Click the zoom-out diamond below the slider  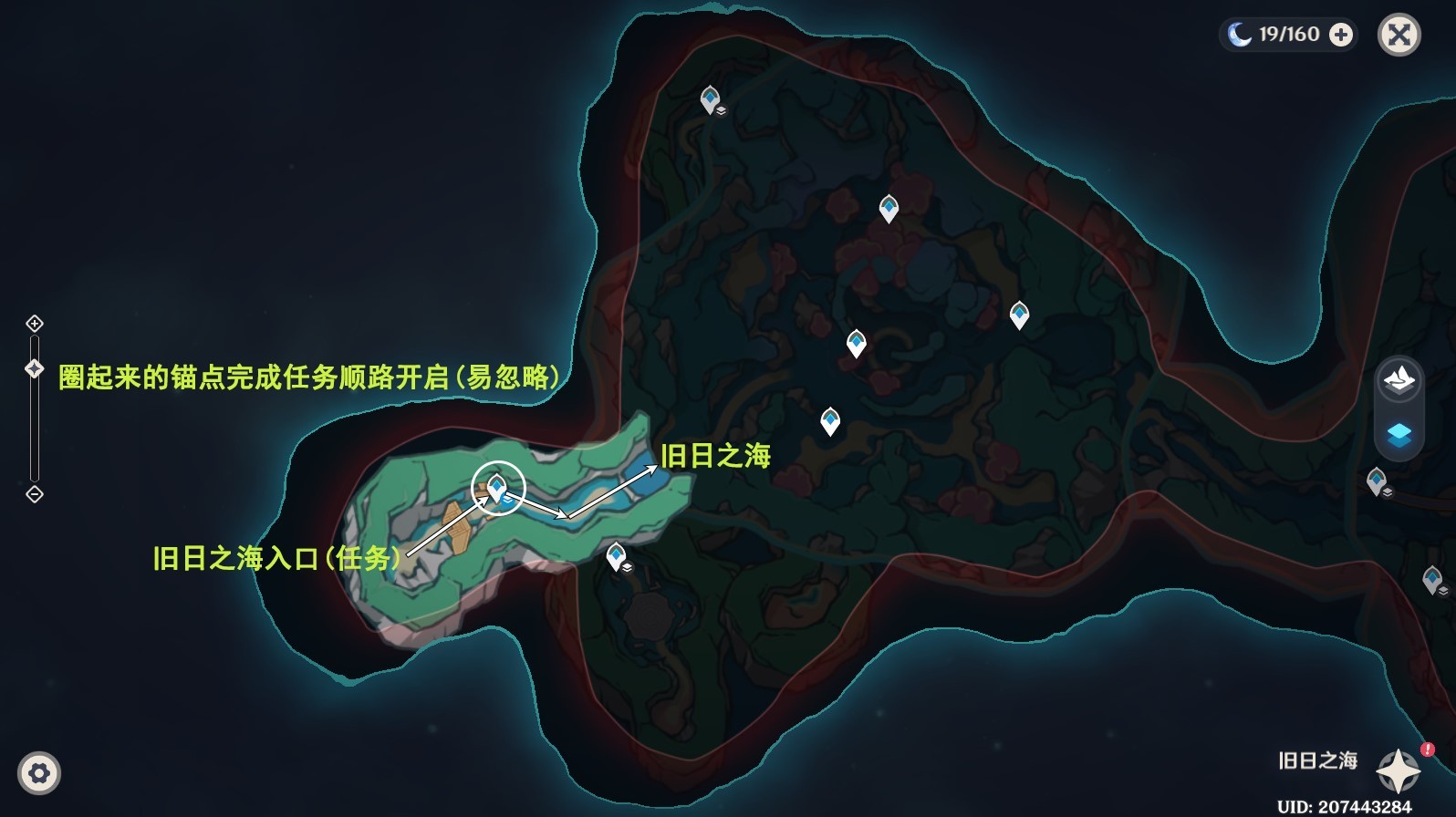click(35, 495)
